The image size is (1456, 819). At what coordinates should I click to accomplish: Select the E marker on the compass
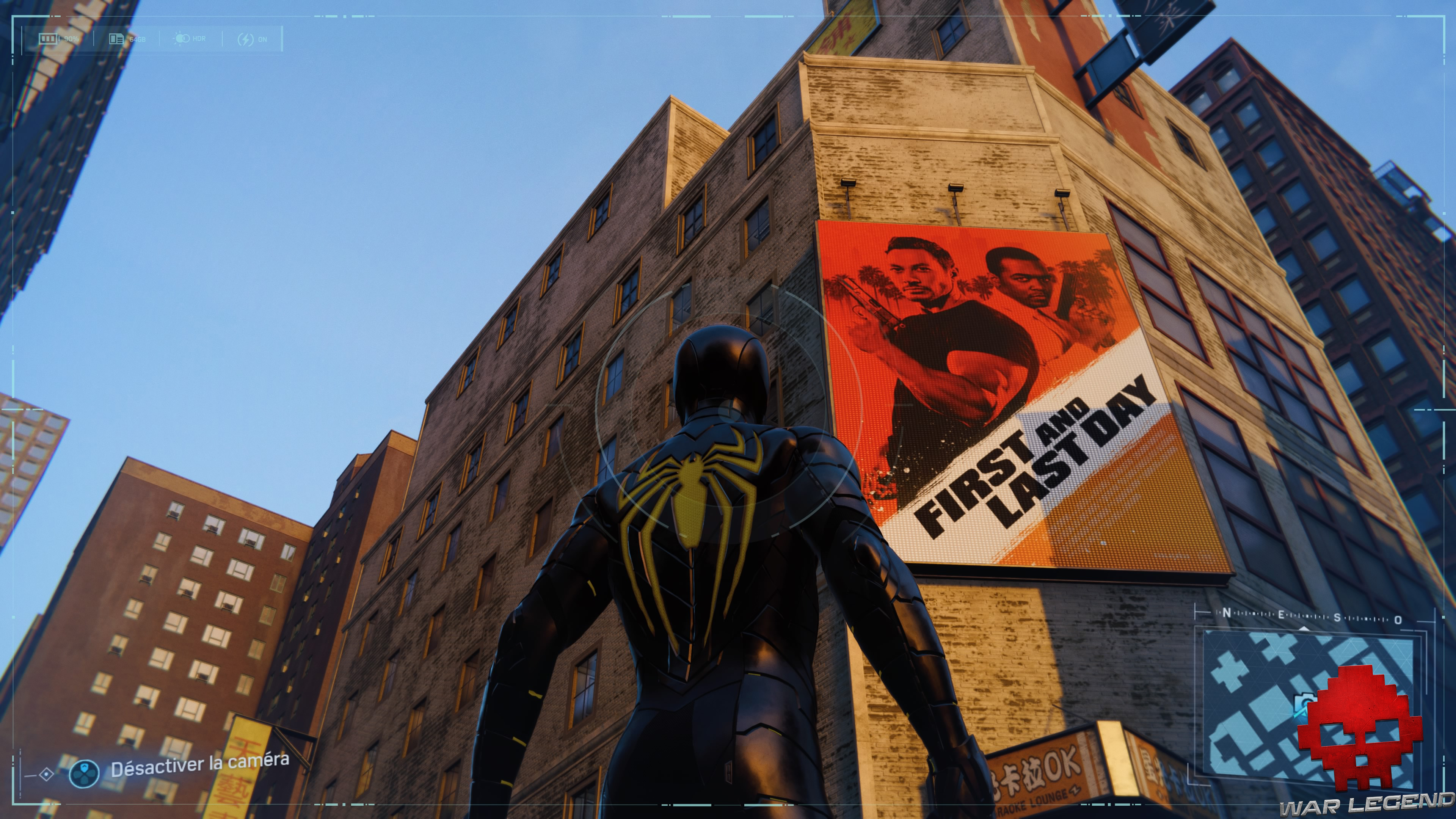1282,614
